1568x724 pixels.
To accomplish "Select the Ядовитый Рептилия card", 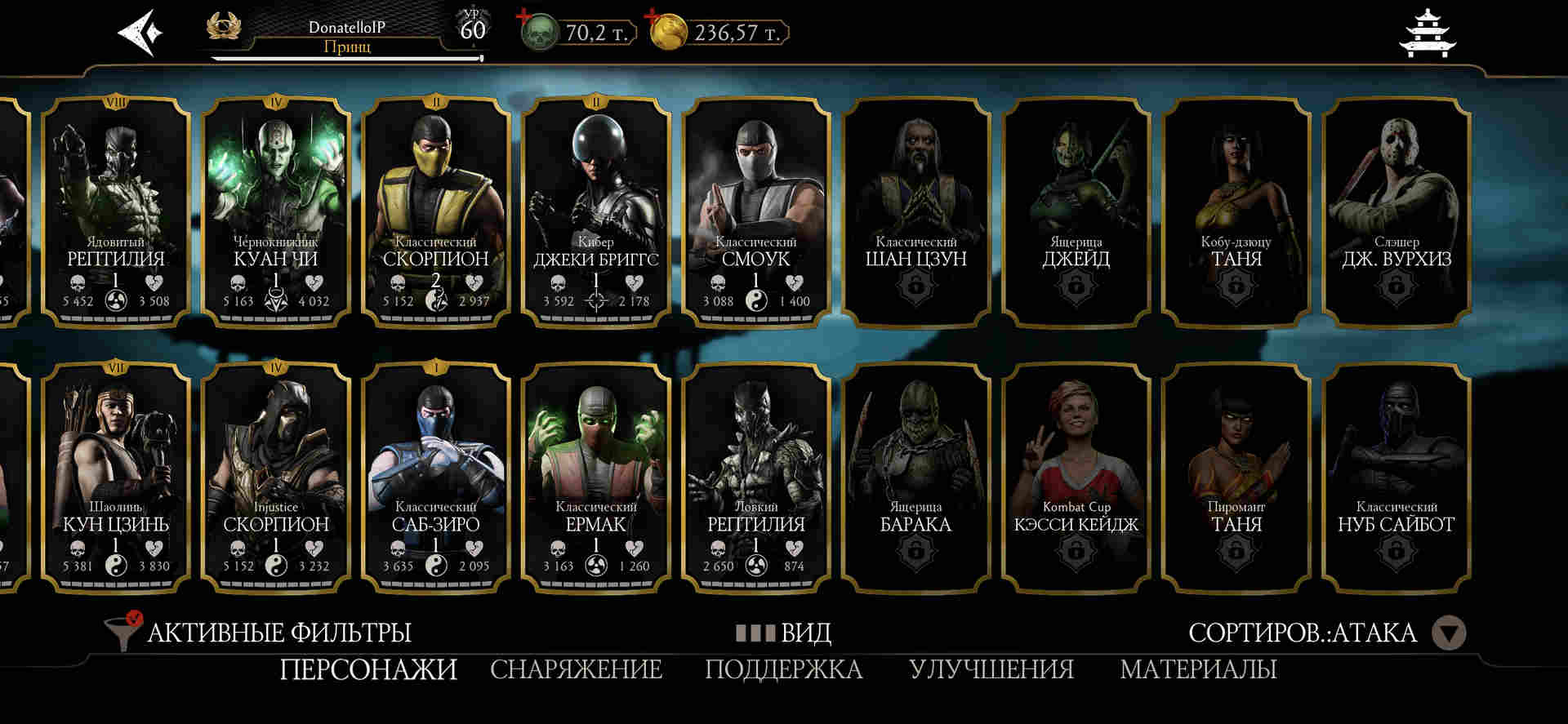I will (116, 212).
